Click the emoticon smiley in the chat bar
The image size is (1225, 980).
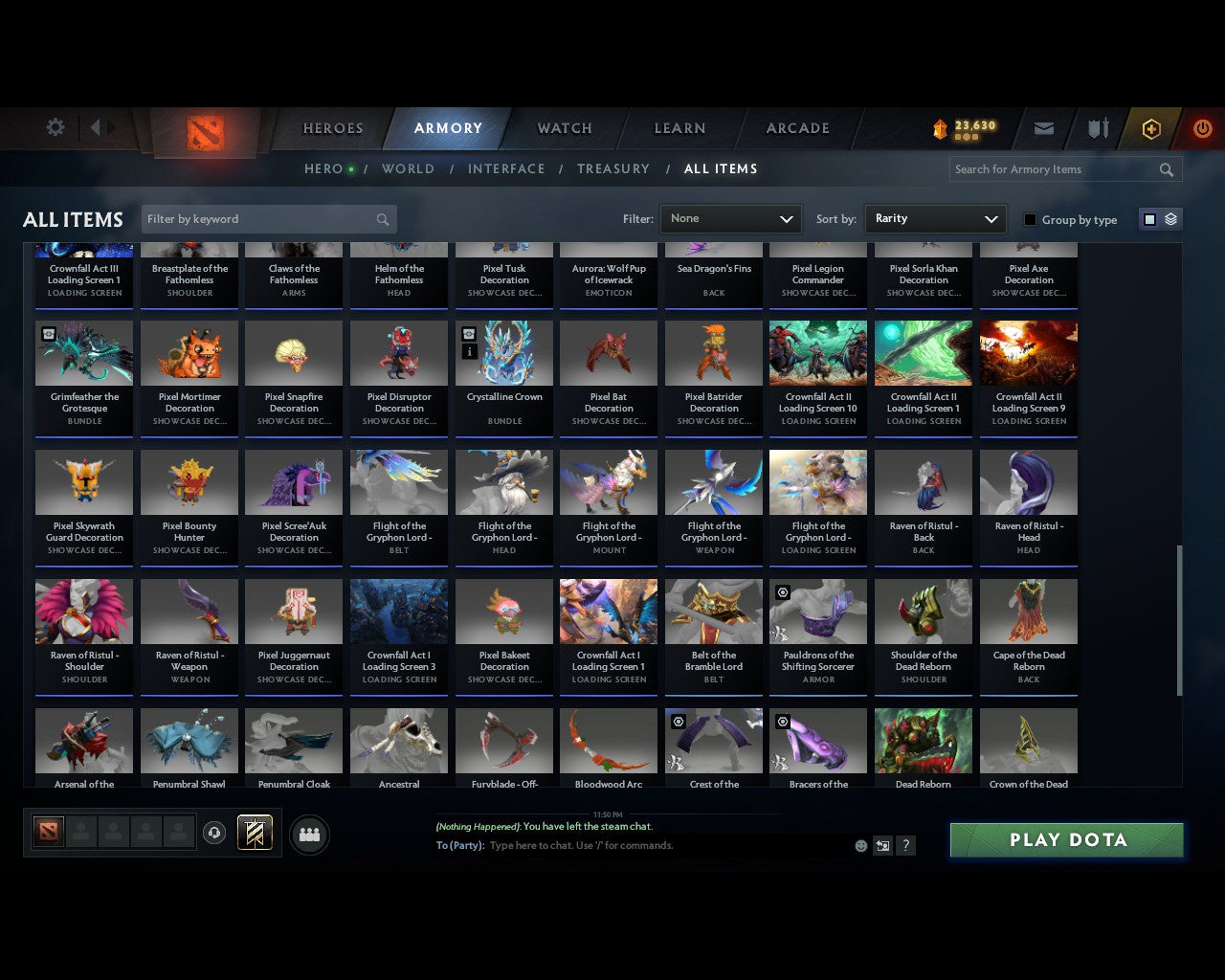coord(860,846)
